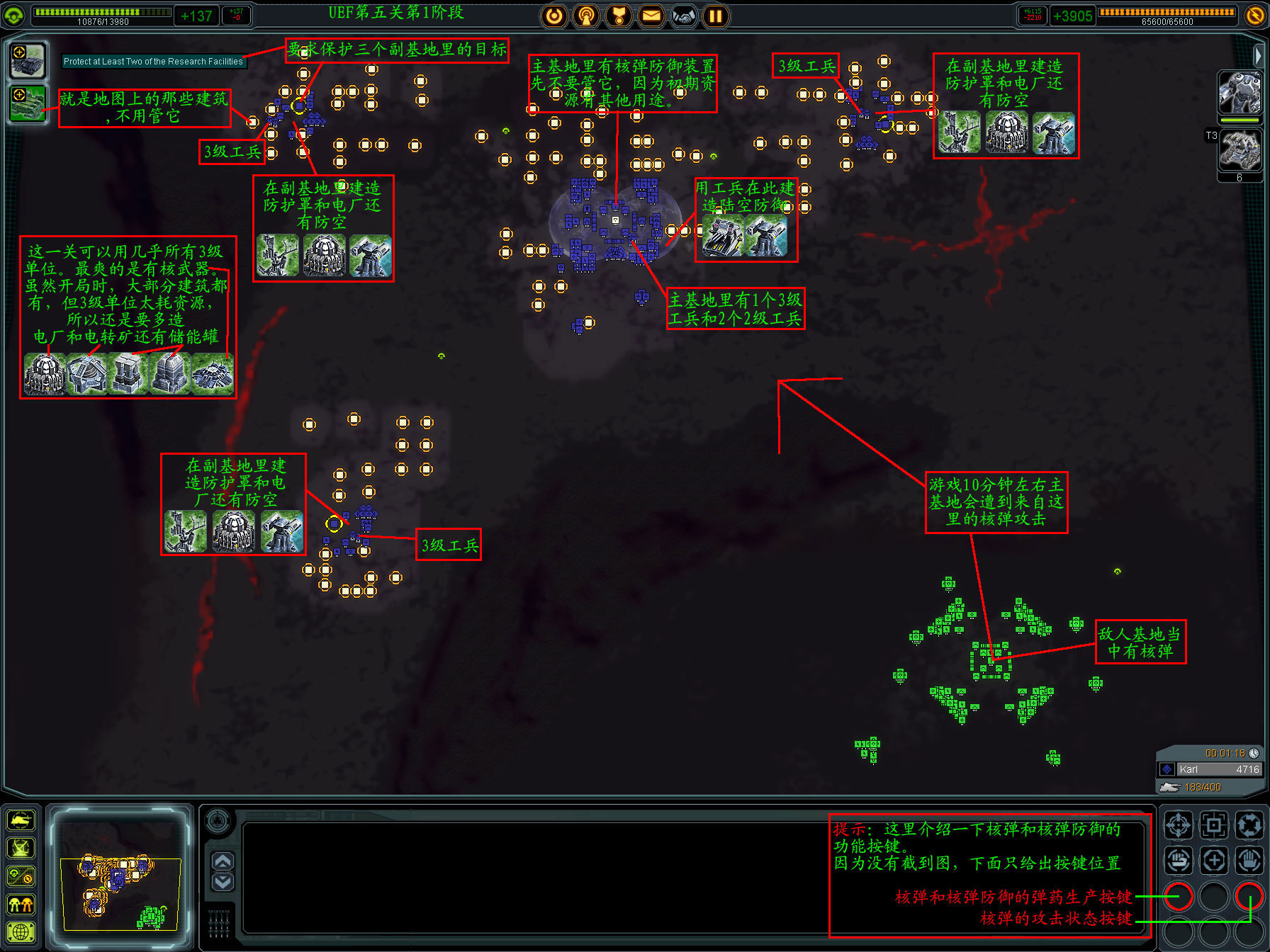Open the broadcast antenna icon in top bar
The width and height of the screenshot is (1270, 952).
586,16
